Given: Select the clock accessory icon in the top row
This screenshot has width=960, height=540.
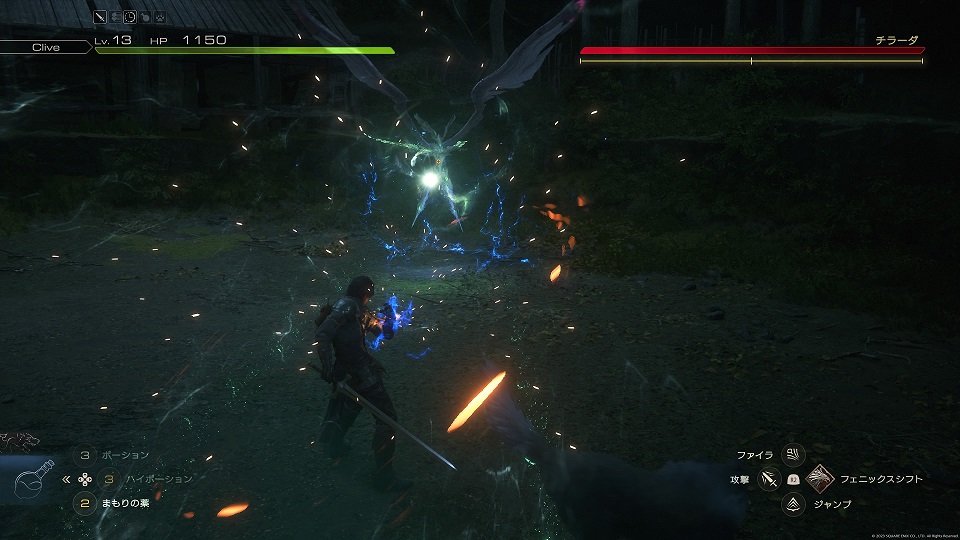Looking at the screenshot, I should click(130, 17).
